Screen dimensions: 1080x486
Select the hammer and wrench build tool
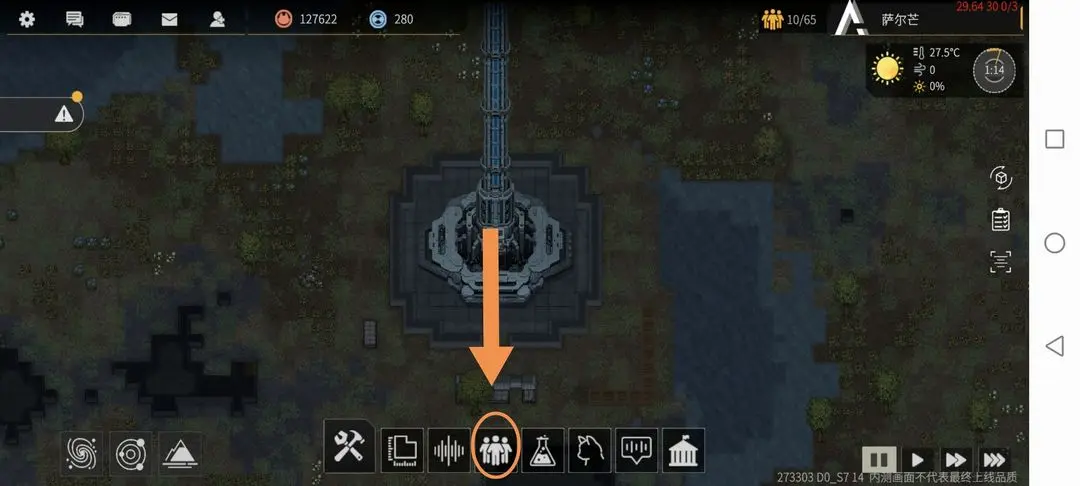point(349,449)
